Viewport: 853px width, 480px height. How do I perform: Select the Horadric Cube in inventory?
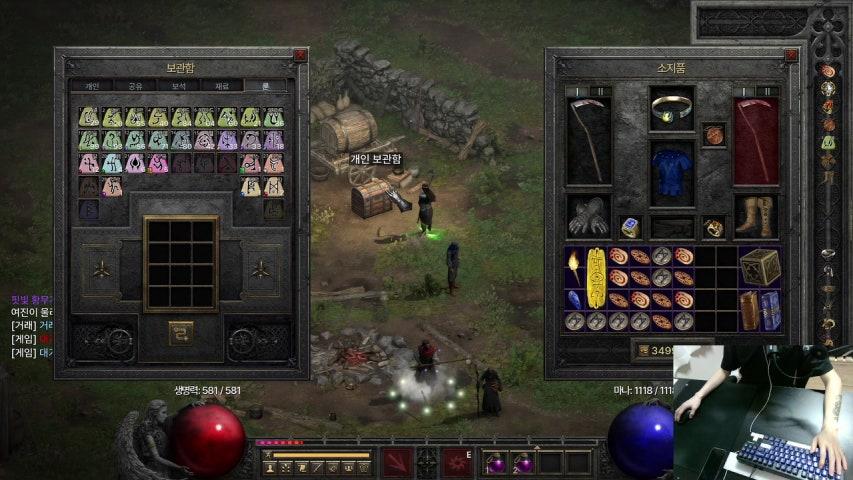tap(760, 266)
